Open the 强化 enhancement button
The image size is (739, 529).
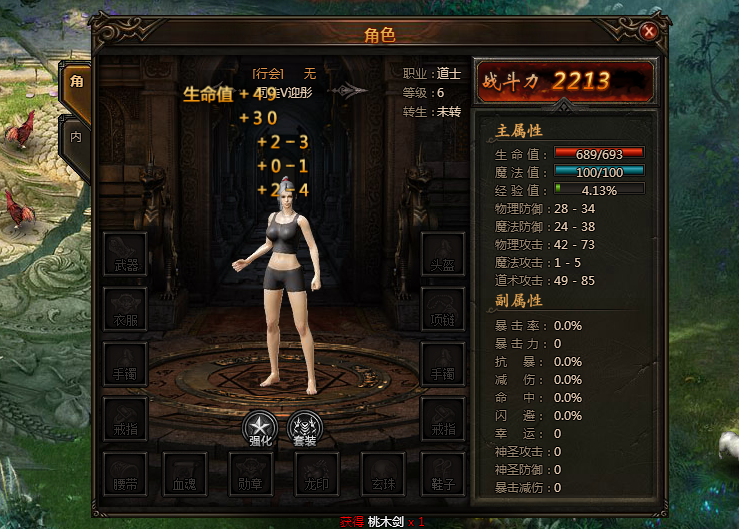click(262, 427)
